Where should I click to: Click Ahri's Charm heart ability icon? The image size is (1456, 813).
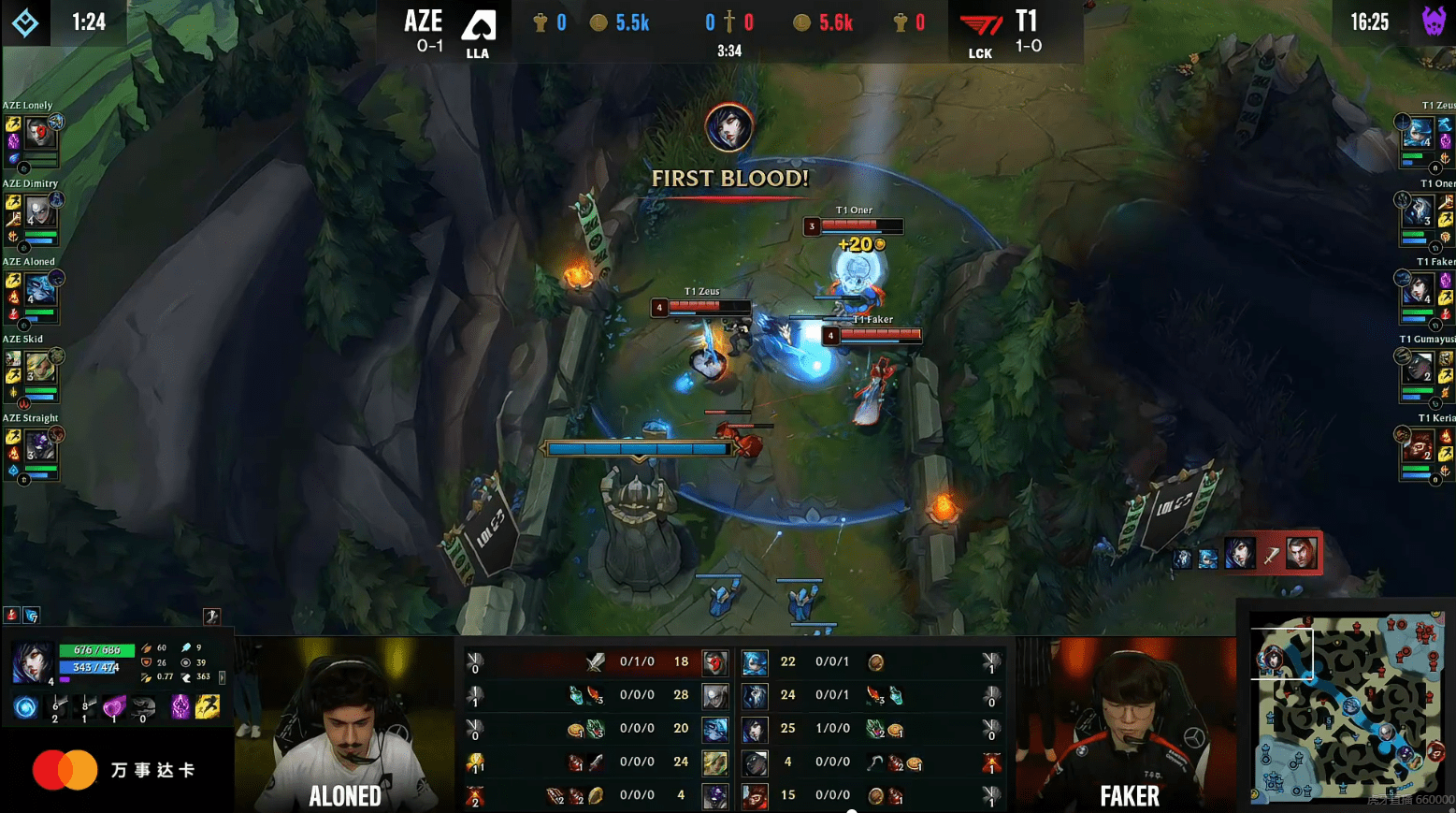[x=114, y=707]
